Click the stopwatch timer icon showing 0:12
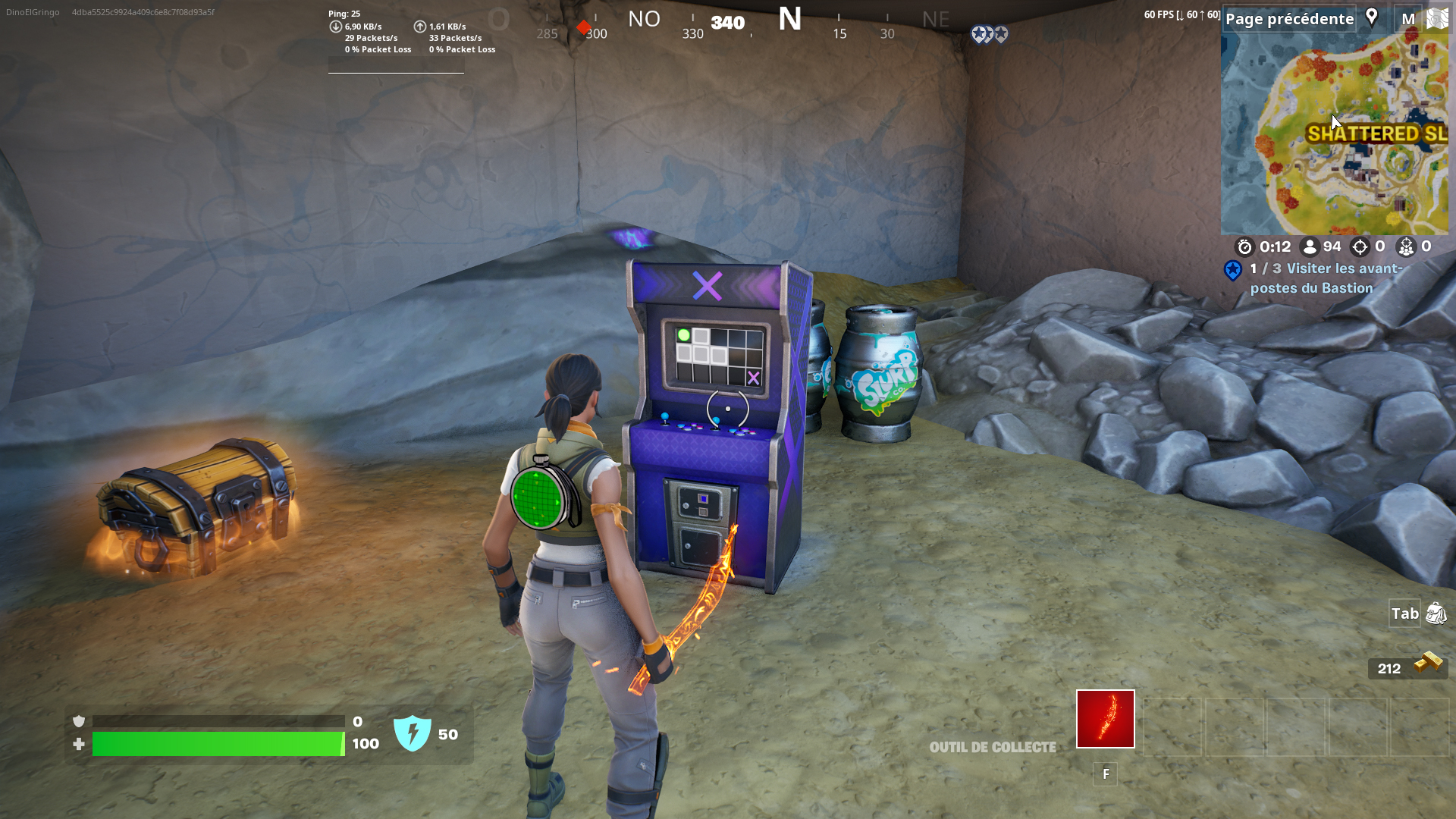Screen dimensions: 1456x819 pos(1245,246)
